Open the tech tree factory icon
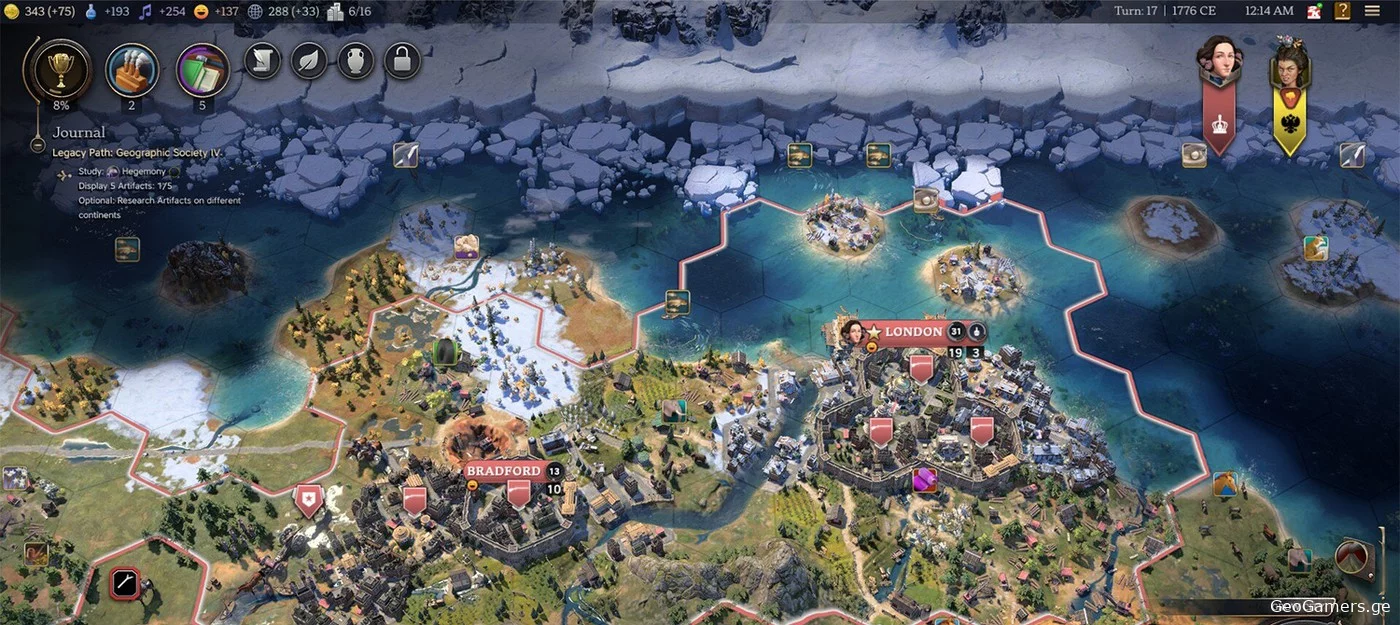Screen dimensions: 1400x625 click(131, 68)
